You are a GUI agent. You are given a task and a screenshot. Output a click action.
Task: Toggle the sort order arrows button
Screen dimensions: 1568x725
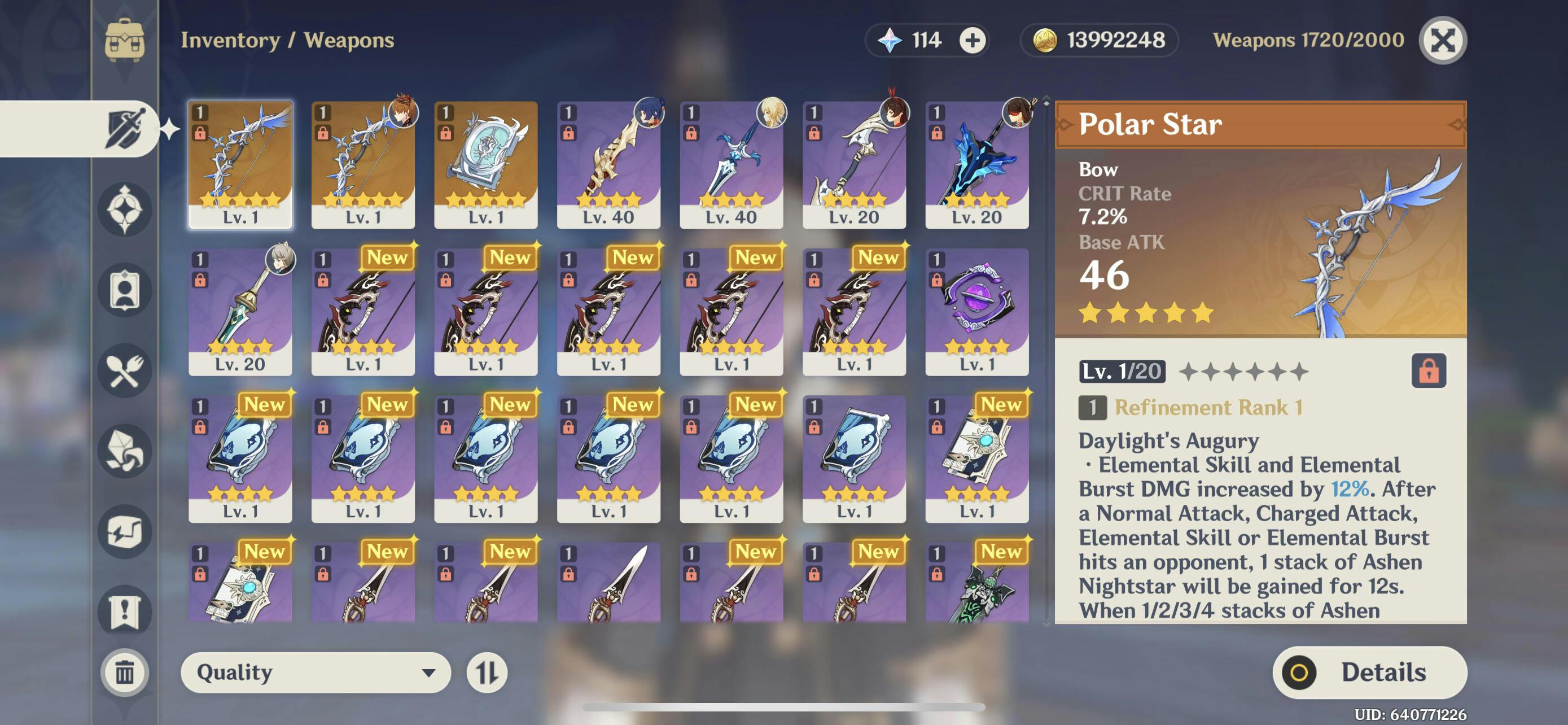point(487,672)
